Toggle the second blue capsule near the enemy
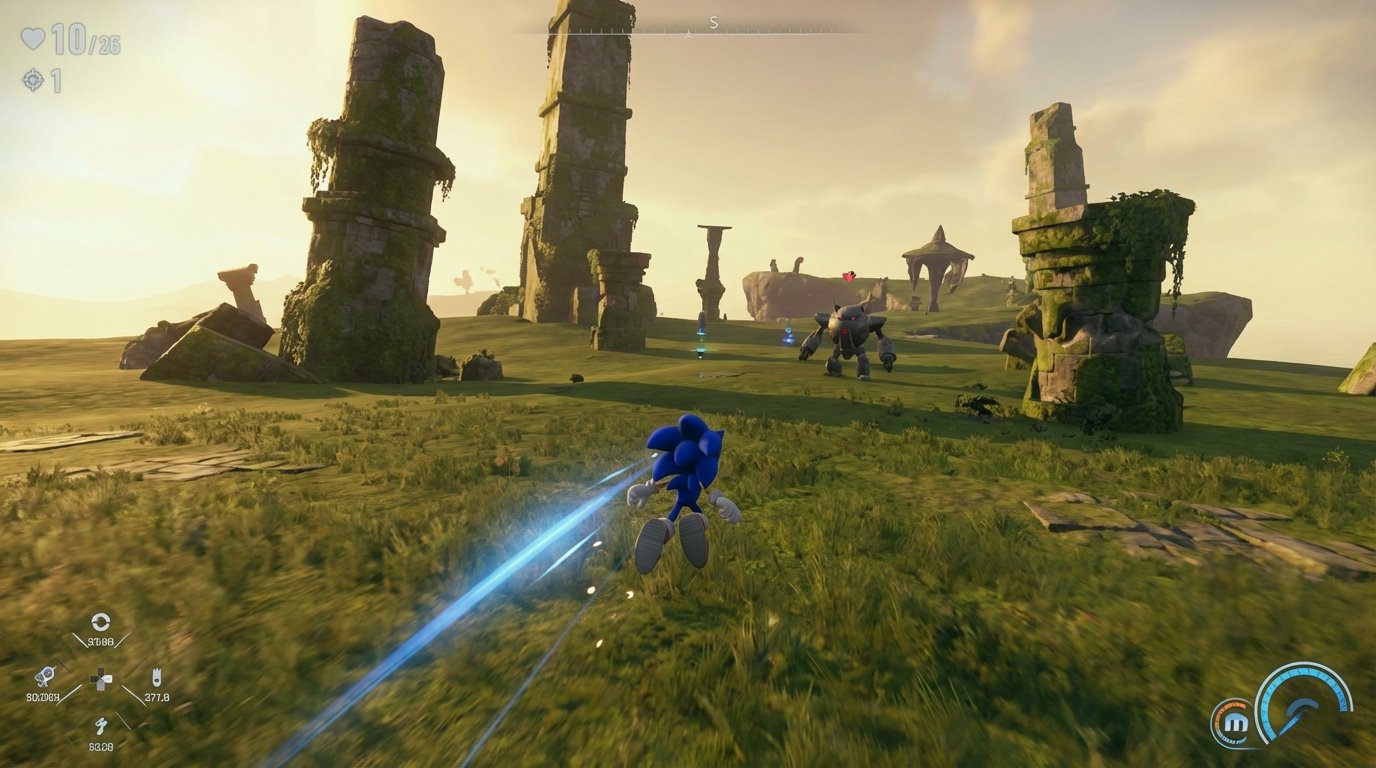 788,335
